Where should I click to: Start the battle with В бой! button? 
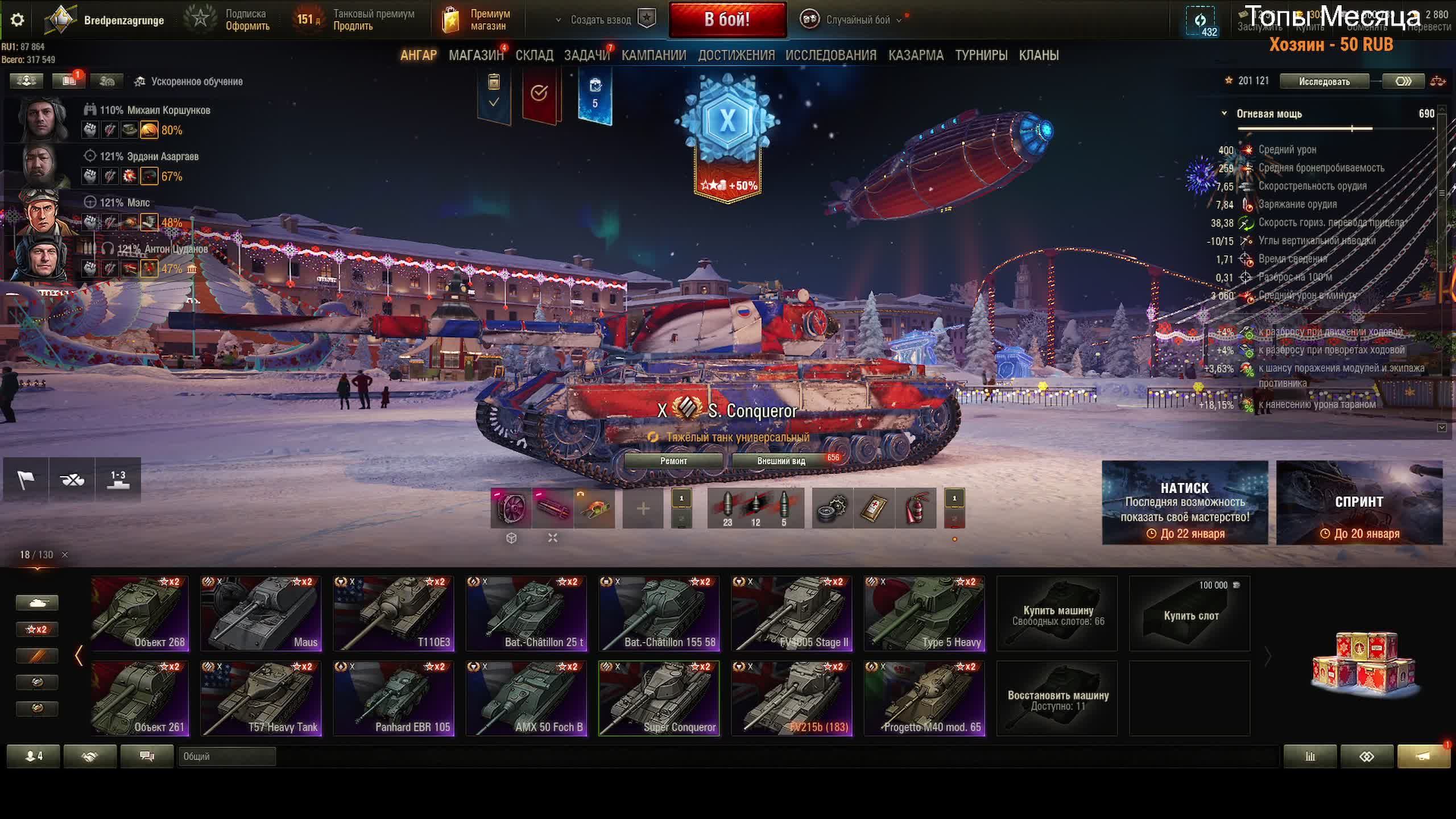[x=727, y=20]
